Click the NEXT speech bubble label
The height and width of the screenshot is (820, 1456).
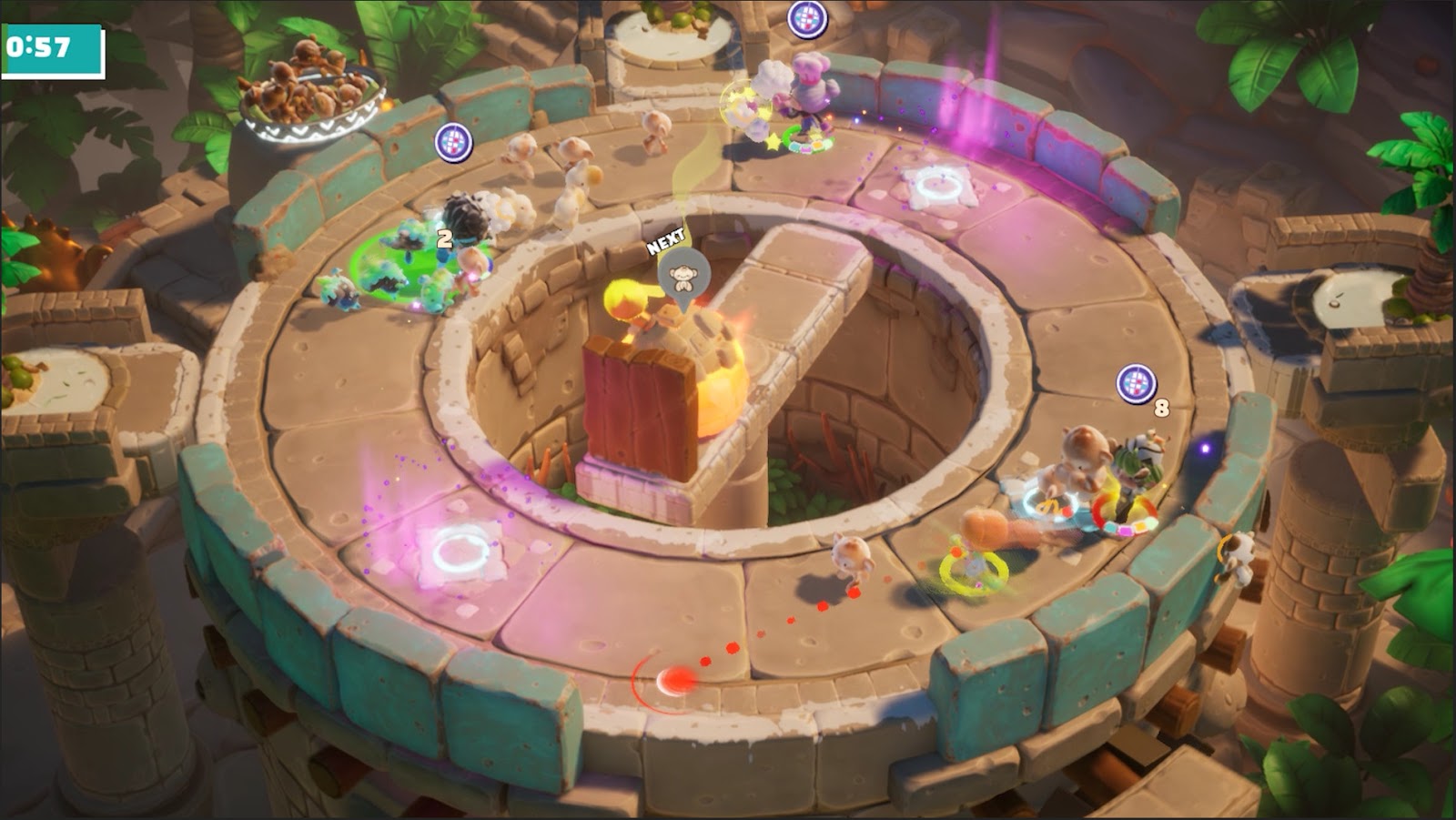coord(667,244)
